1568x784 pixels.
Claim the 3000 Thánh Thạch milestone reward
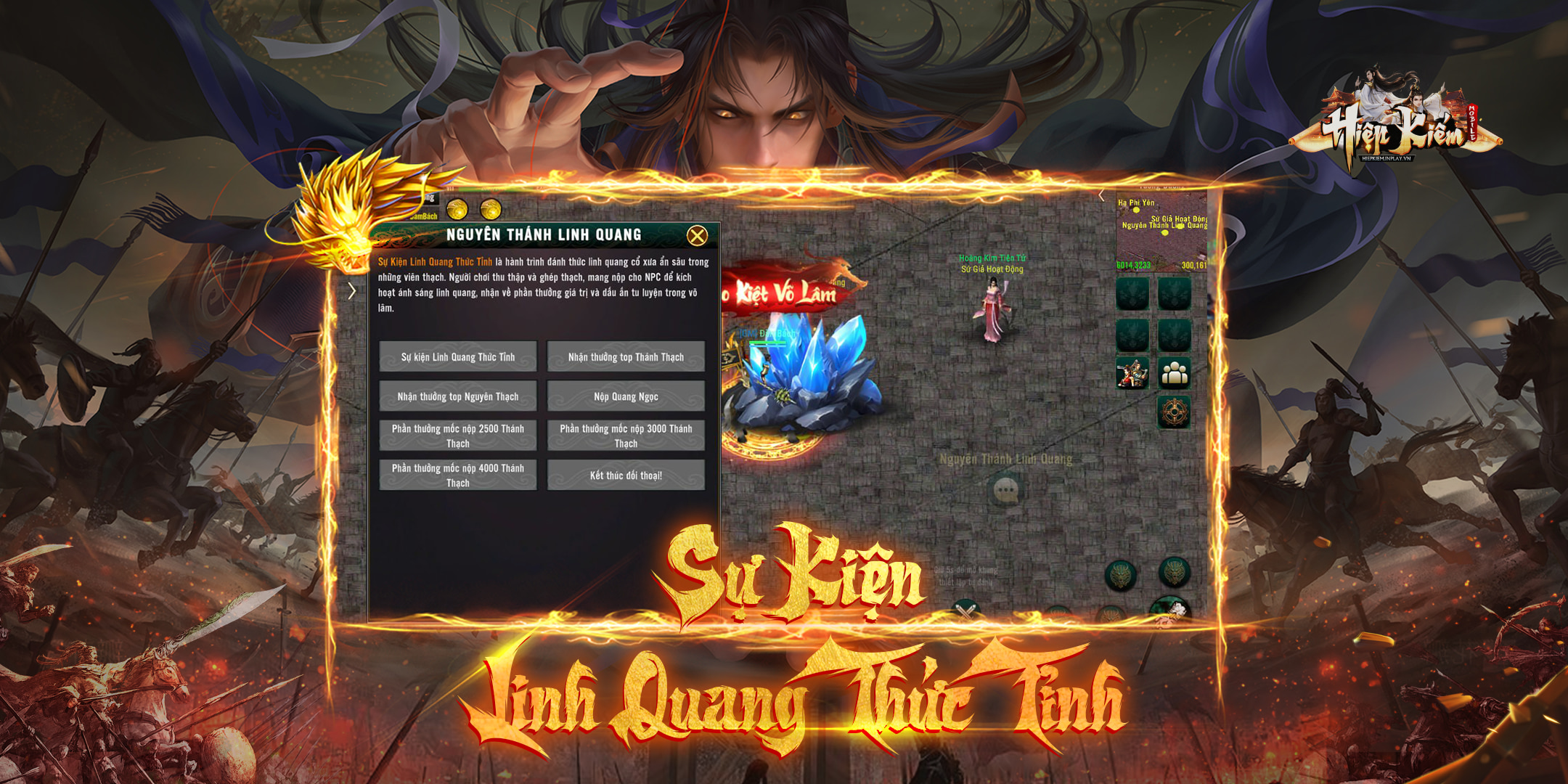(626, 436)
